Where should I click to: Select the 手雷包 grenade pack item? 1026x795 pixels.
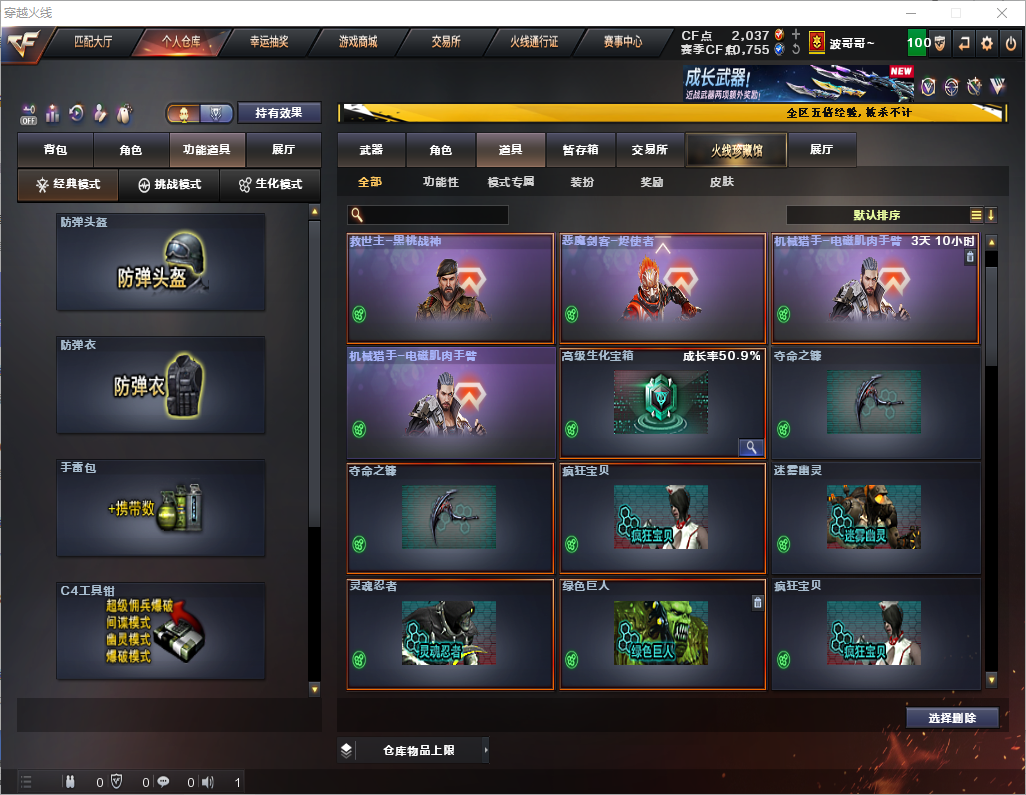[x=161, y=508]
